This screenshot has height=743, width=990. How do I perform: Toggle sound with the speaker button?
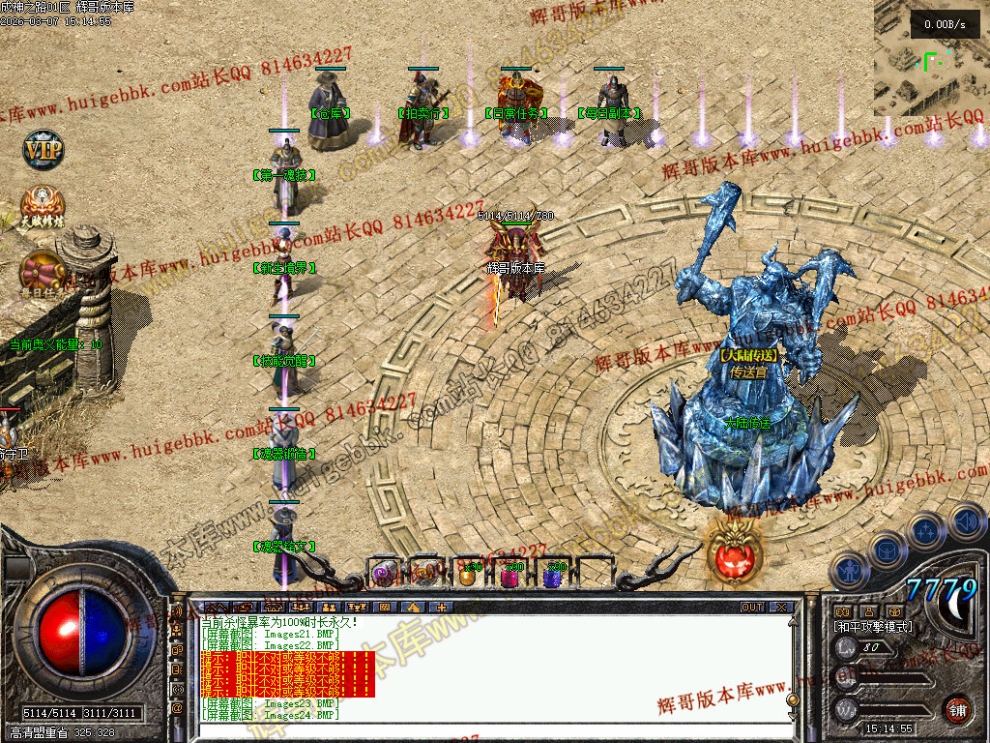[x=966, y=520]
